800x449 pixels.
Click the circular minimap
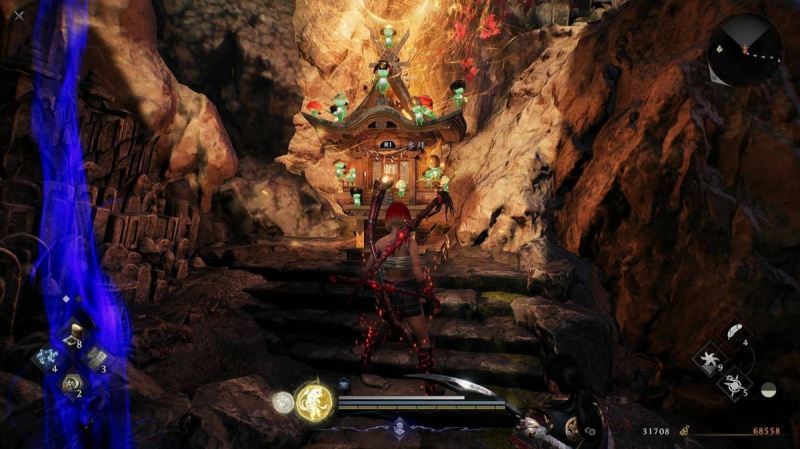coord(744,50)
